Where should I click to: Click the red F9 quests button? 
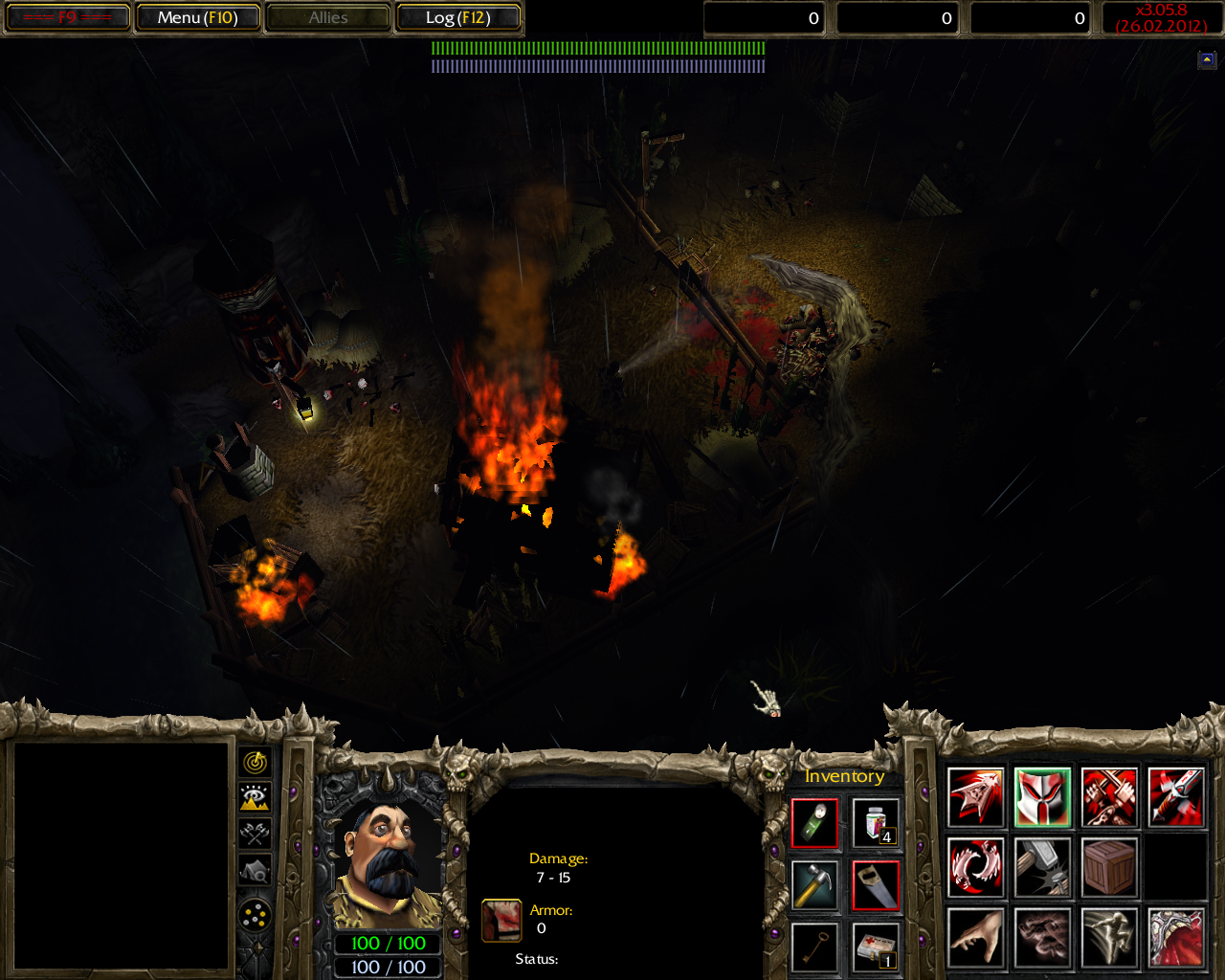(66, 17)
